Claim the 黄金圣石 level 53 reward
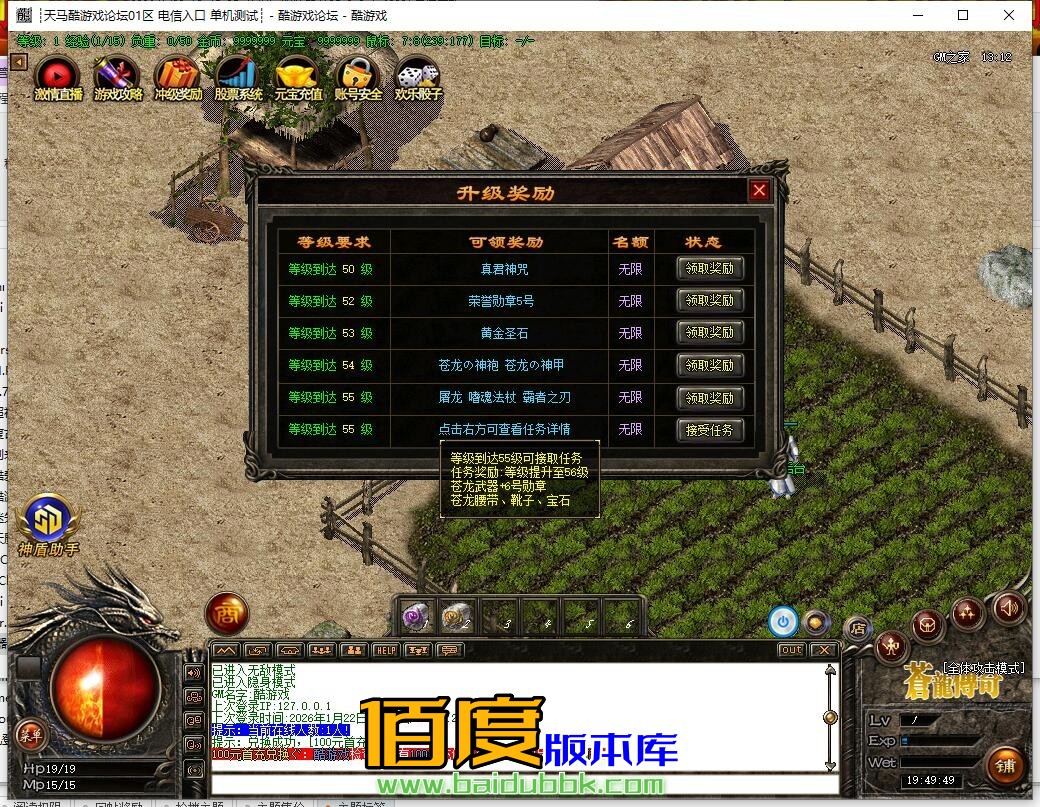This screenshot has width=1040, height=807. [710, 332]
